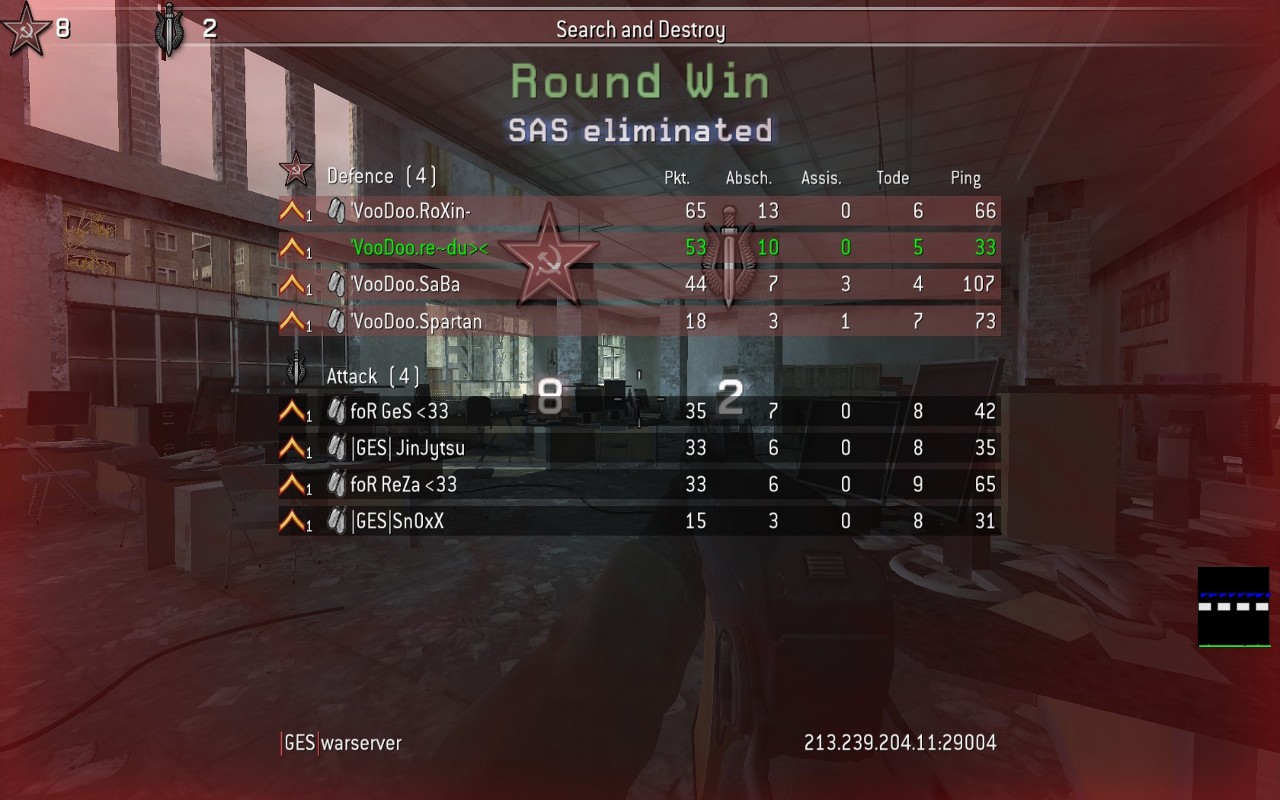
Task: Click the Tode deaths column header
Action: coord(892,178)
